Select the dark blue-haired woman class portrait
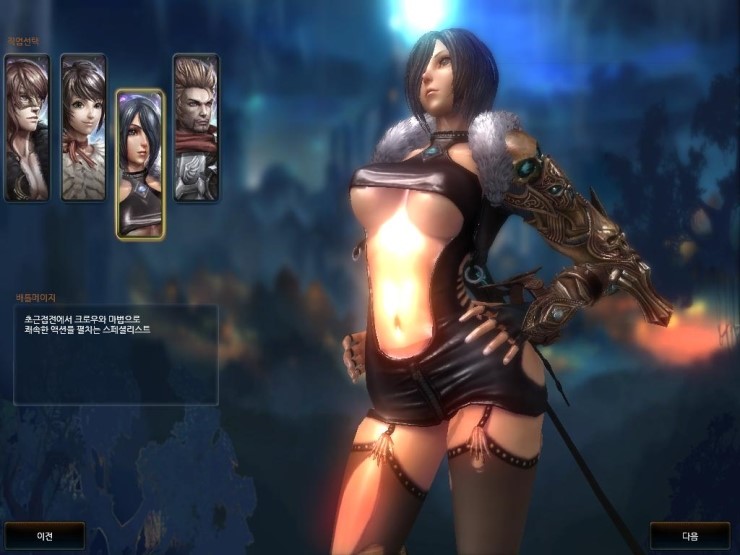 click(x=140, y=164)
